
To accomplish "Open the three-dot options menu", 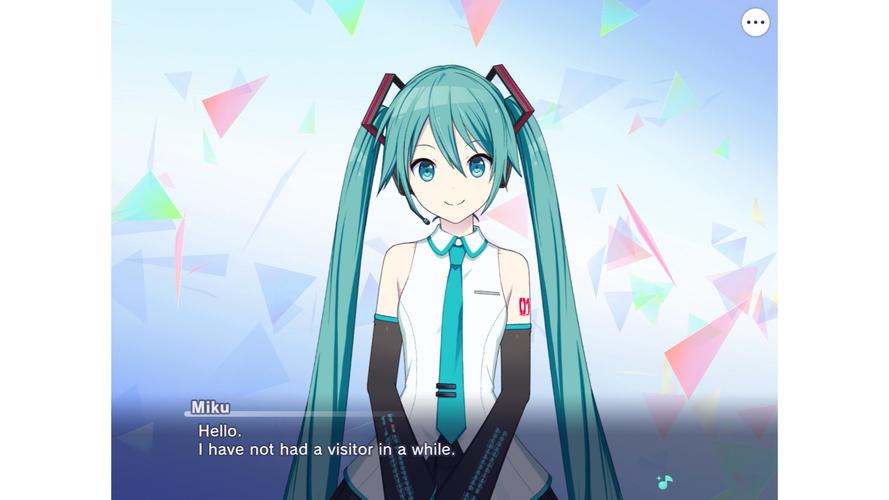I will click(755, 22).
